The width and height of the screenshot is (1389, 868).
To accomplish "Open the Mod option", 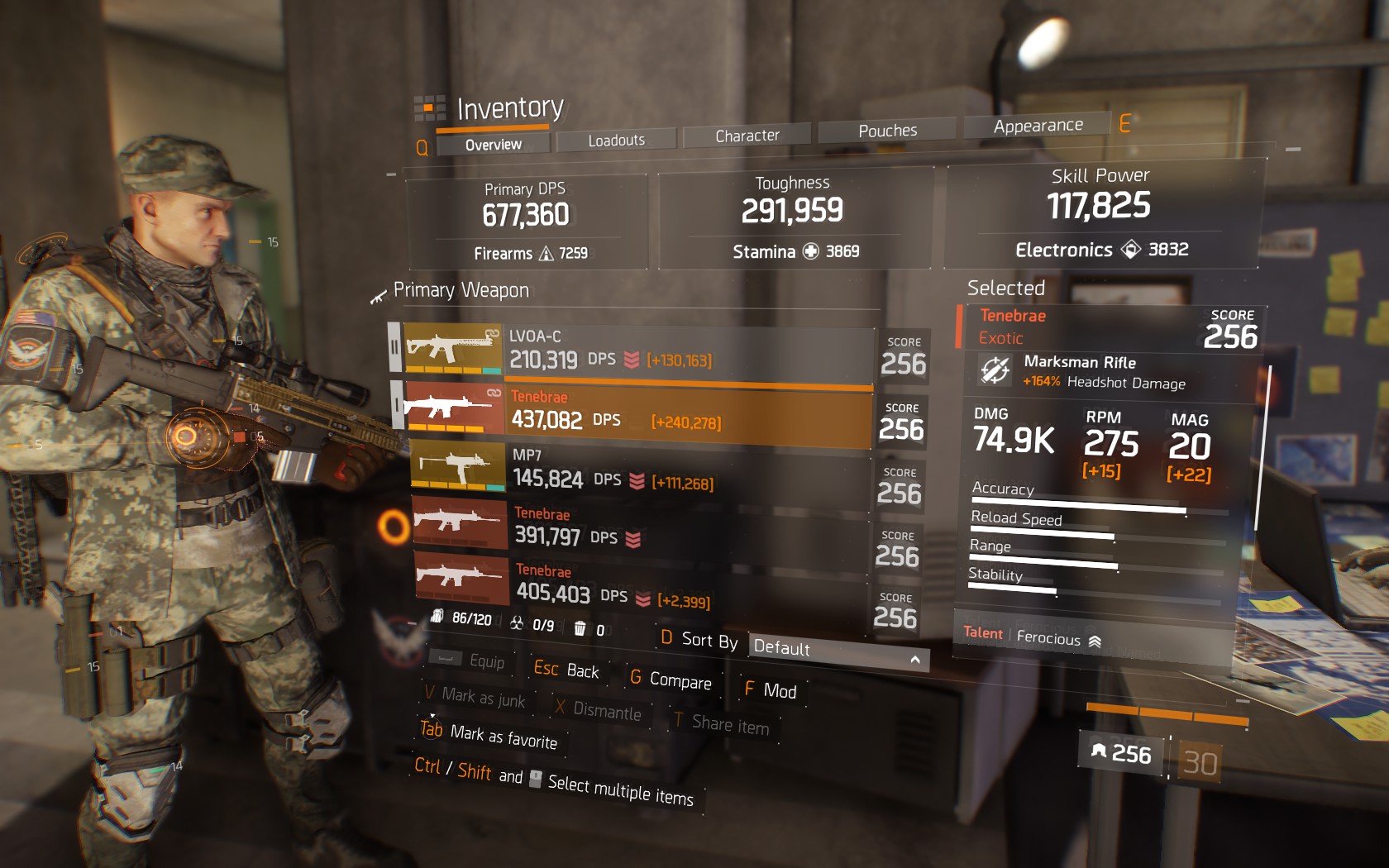I will (771, 690).
